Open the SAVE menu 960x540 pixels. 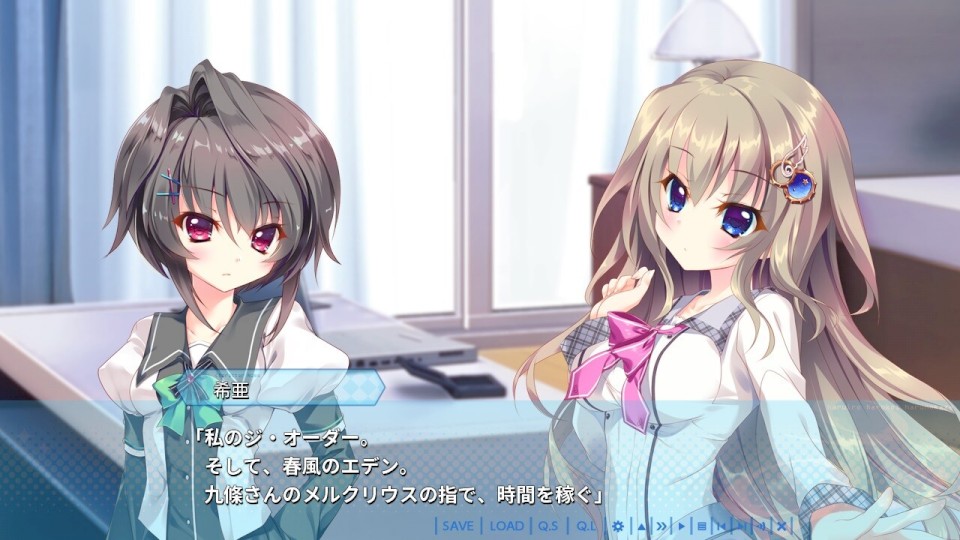[x=458, y=526]
